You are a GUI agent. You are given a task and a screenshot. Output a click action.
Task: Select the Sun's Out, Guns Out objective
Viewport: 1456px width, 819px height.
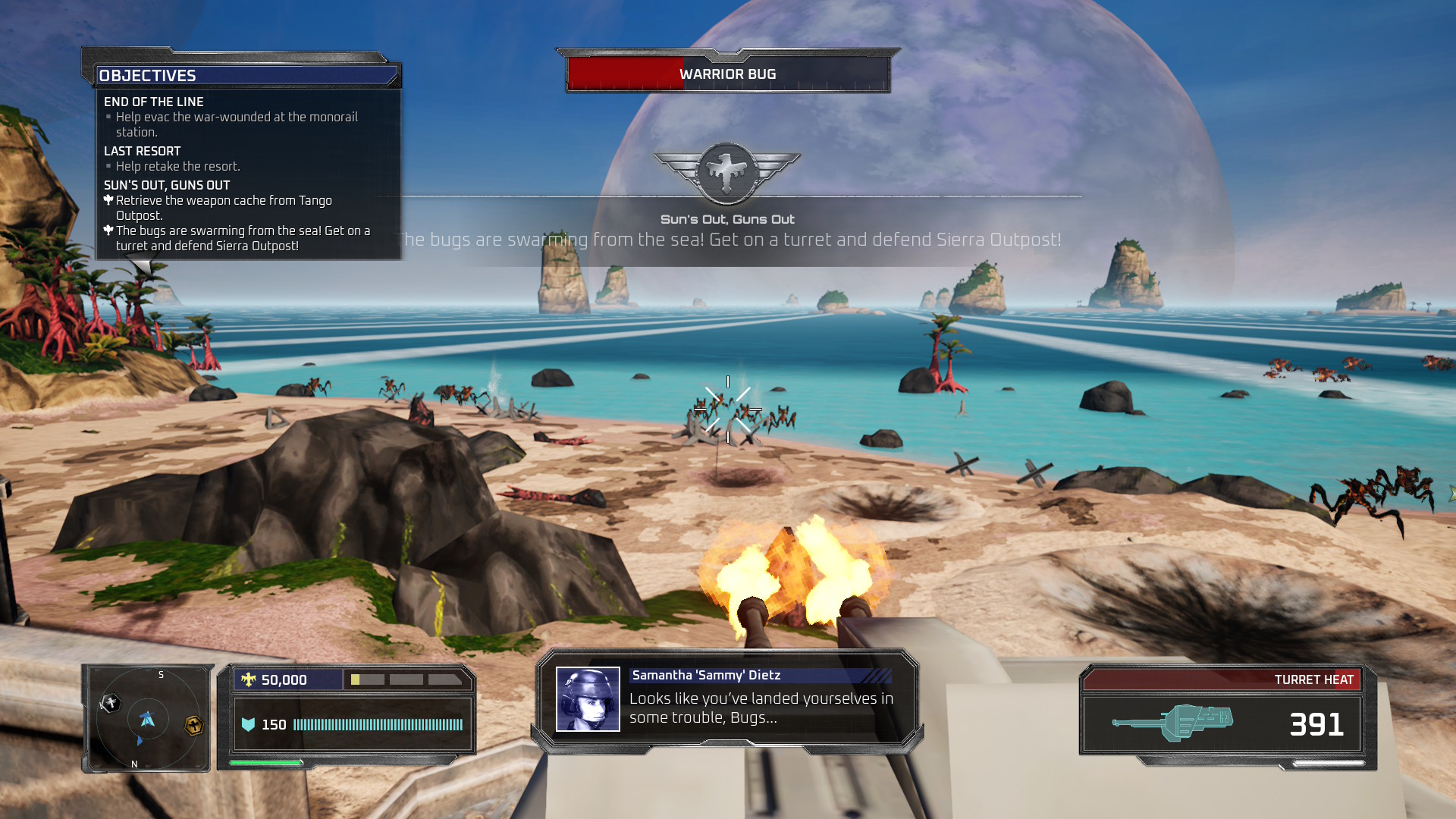pyautogui.click(x=167, y=185)
